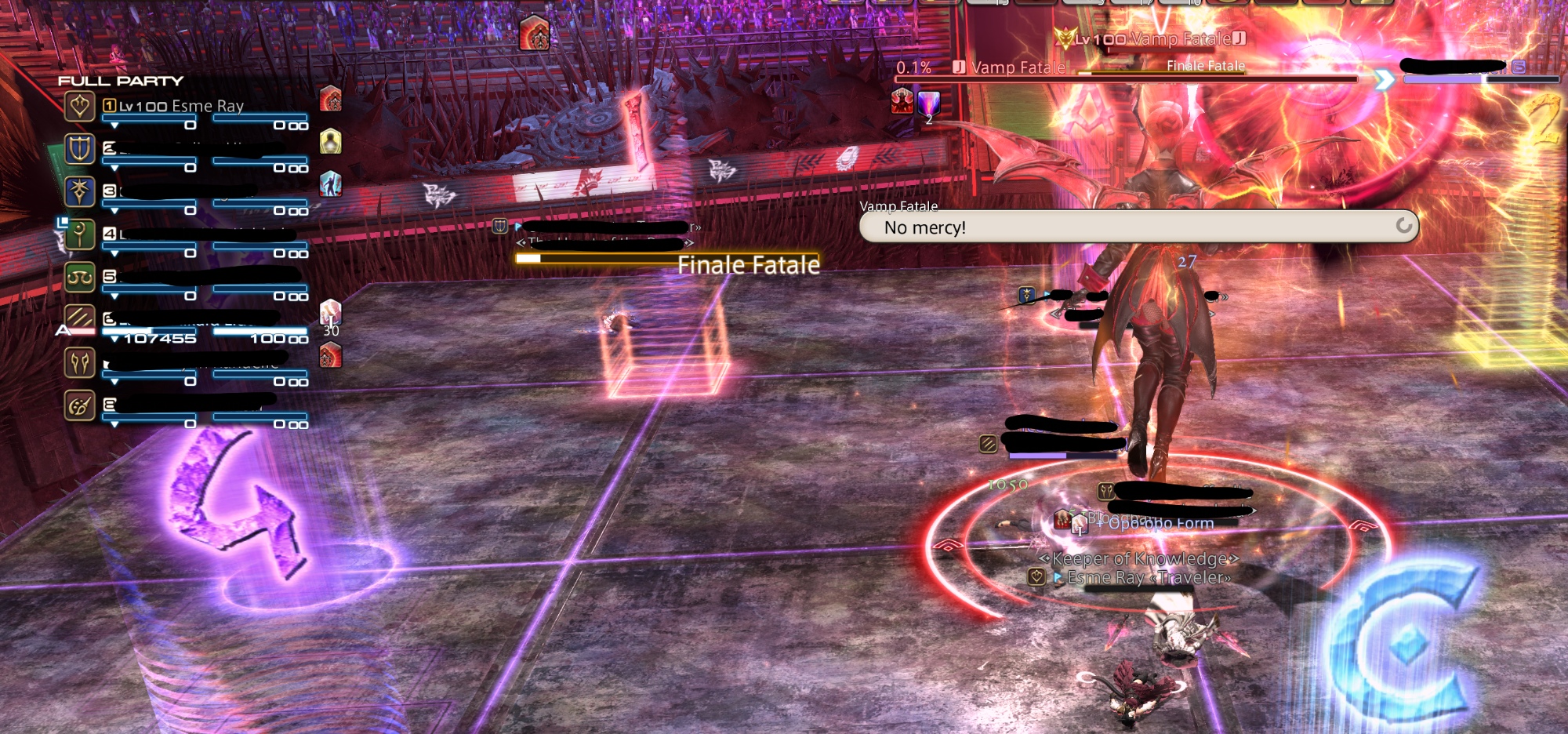Click the yellow glowing figure buff icon
Viewport: 1568px width, 734px height.
[x=331, y=141]
